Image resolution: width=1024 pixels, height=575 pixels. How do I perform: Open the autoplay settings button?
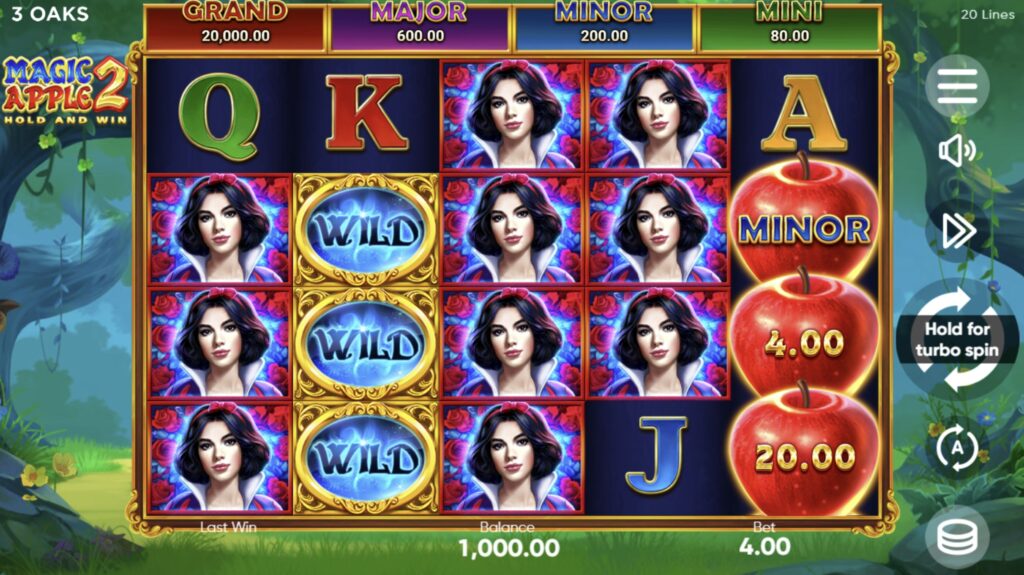click(x=957, y=448)
